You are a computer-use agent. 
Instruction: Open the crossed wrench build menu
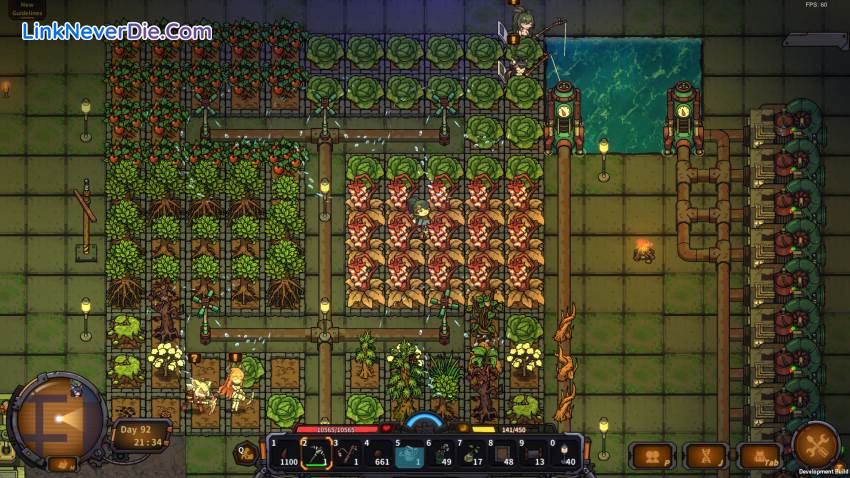pyautogui.click(x=815, y=444)
